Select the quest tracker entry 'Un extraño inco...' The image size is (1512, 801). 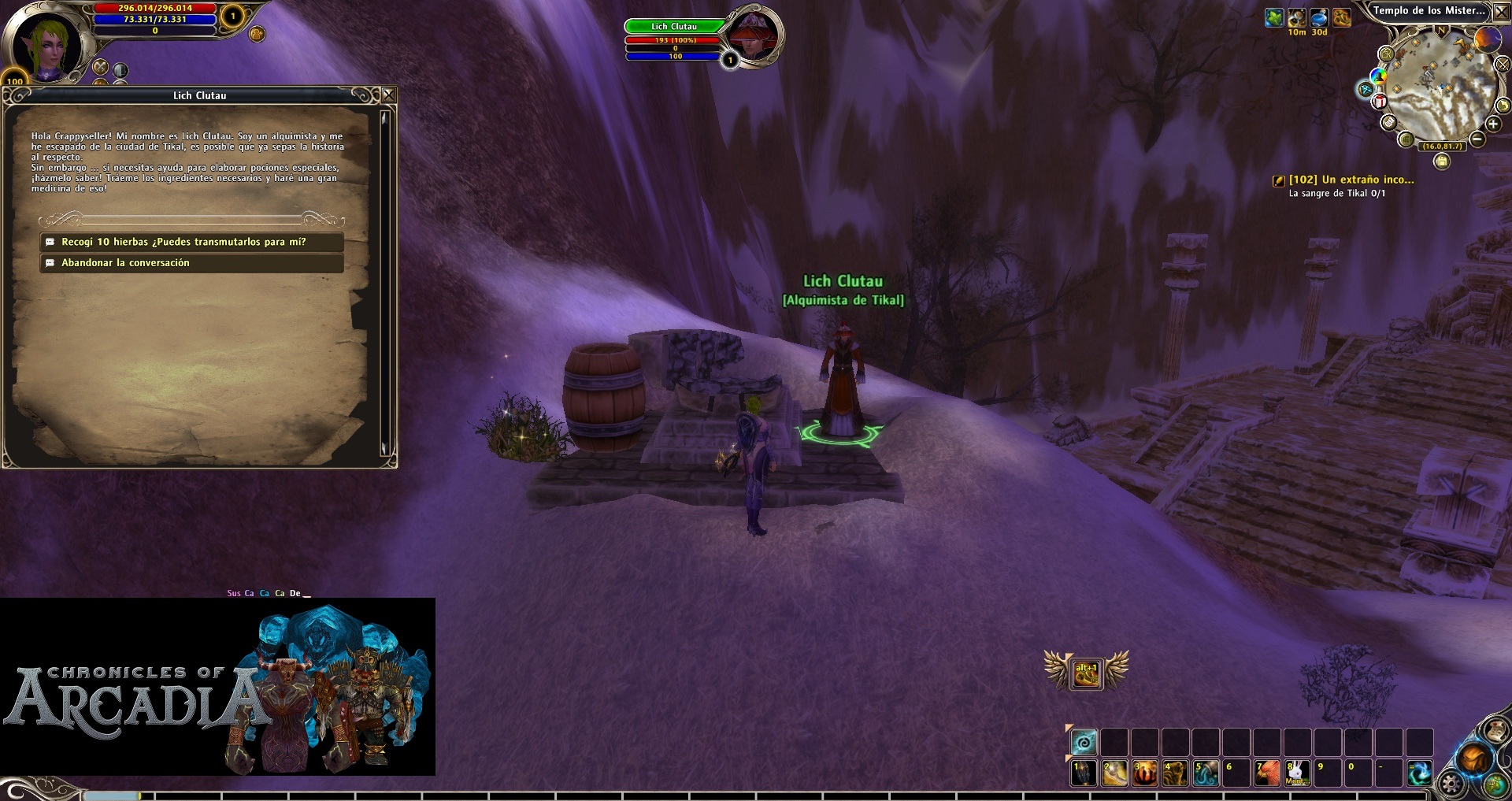pos(1351,180)
